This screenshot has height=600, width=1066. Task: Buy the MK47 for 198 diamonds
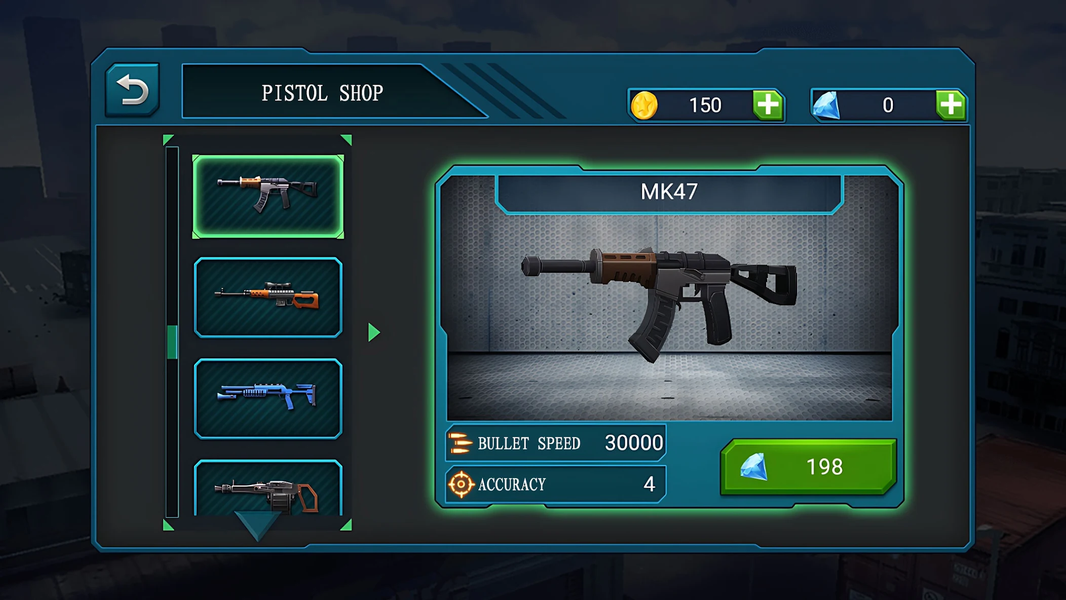[808, 467]
